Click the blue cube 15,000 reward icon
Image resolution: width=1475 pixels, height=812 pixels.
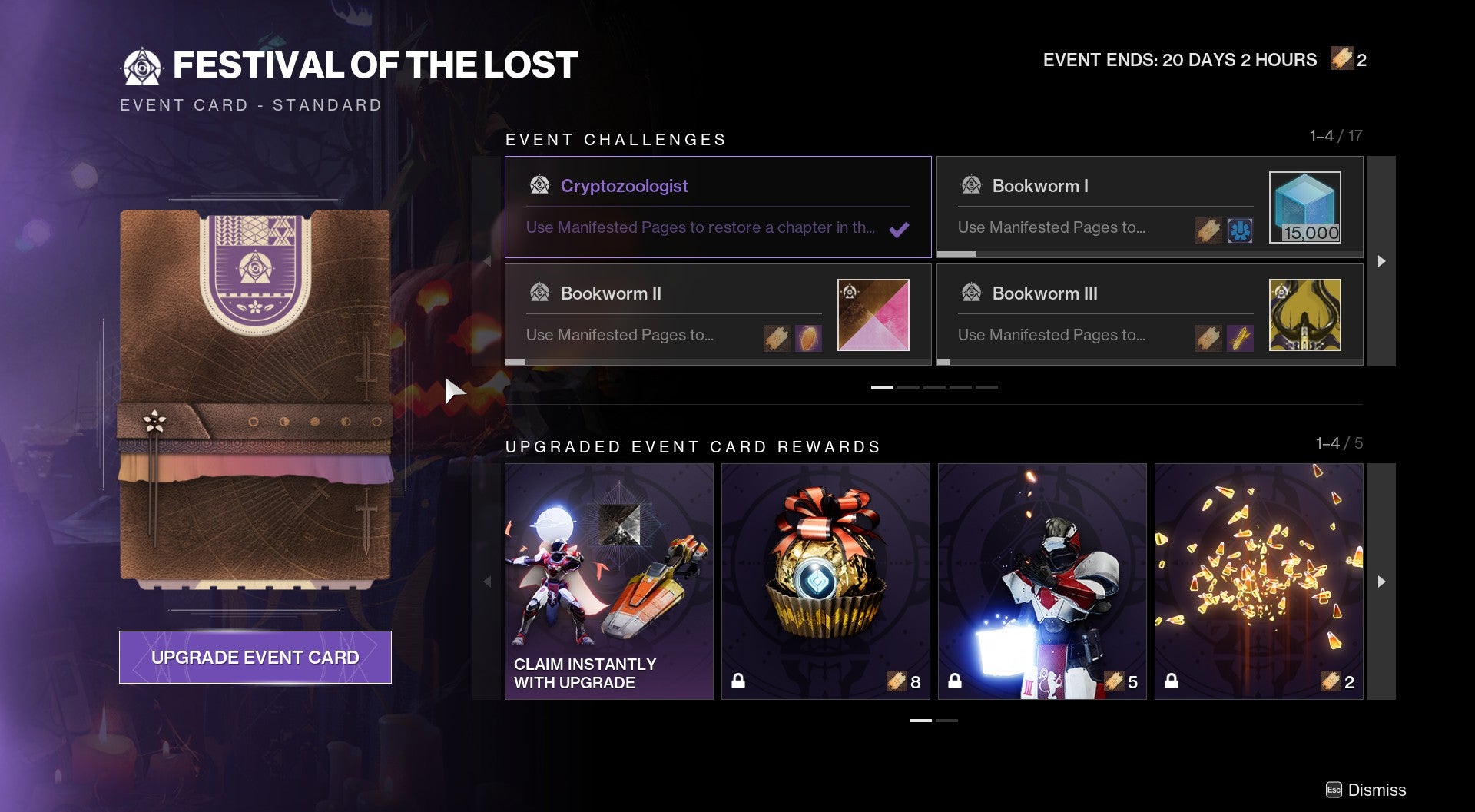(x=1304, y=207)
